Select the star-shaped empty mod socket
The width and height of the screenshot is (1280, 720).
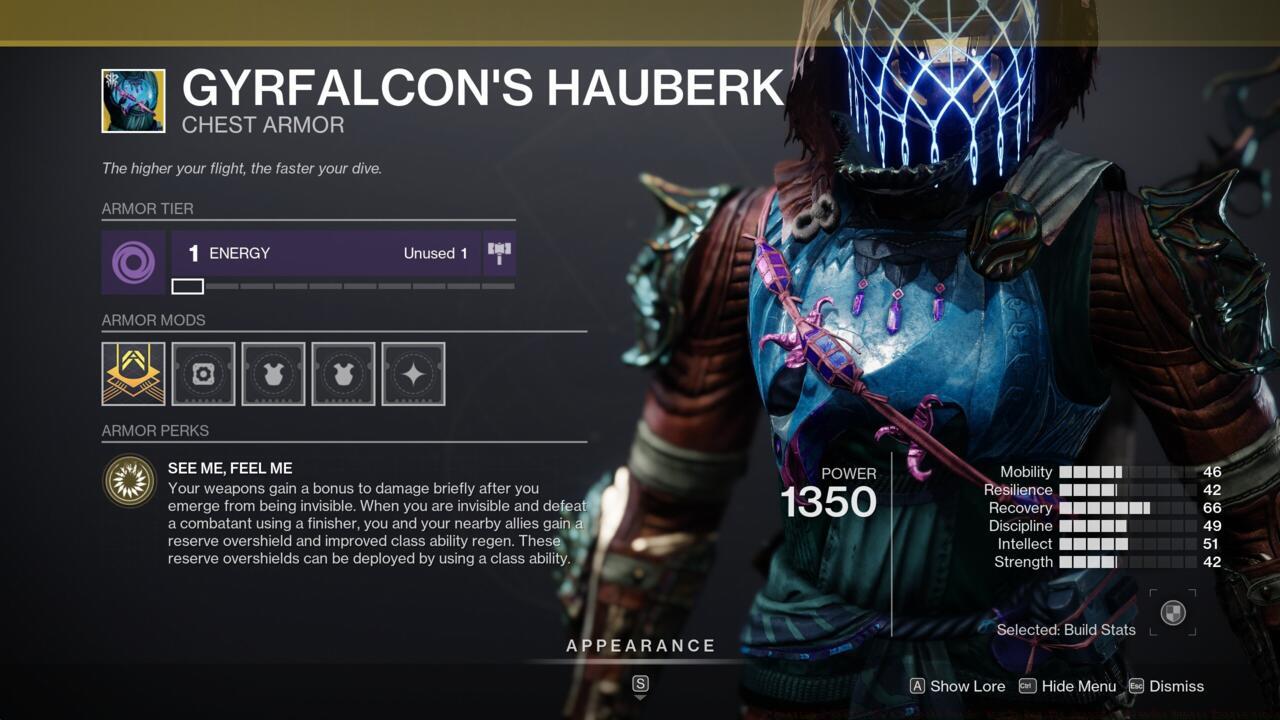pos(413,374)
